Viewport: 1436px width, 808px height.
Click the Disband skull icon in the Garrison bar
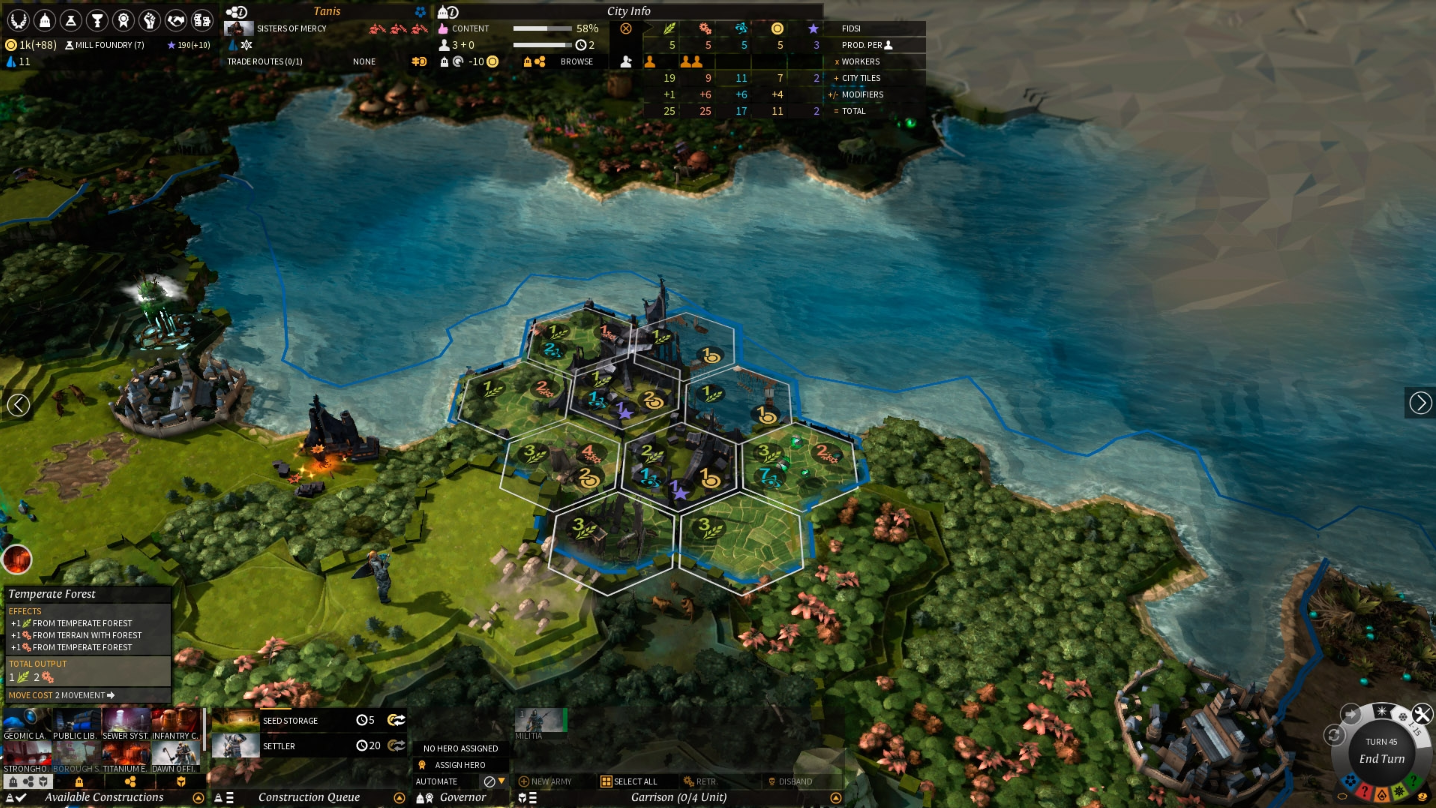tap(771, 781)
